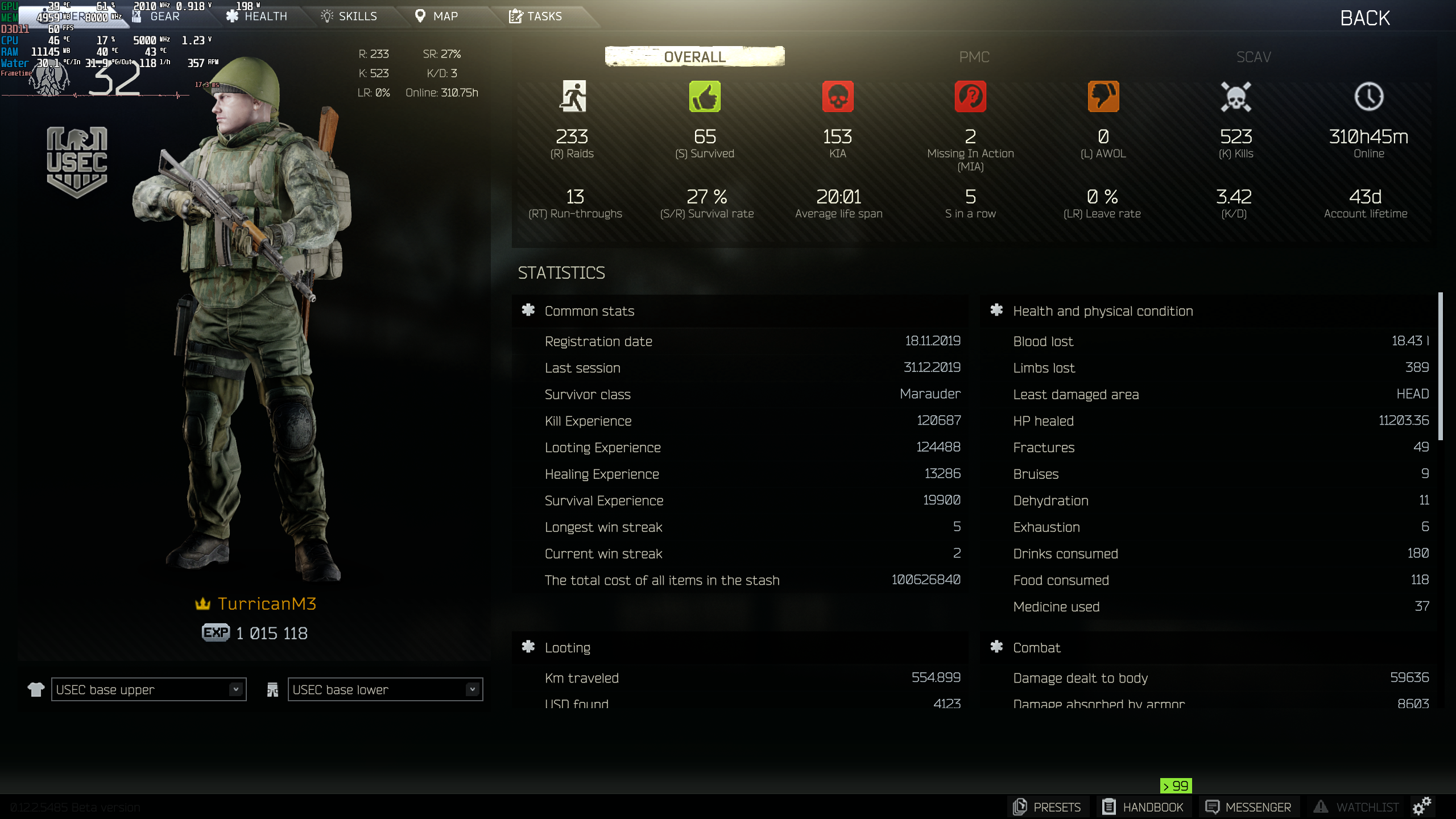
Task: Click the EXP badge under the character
Action: pos(216,632)
